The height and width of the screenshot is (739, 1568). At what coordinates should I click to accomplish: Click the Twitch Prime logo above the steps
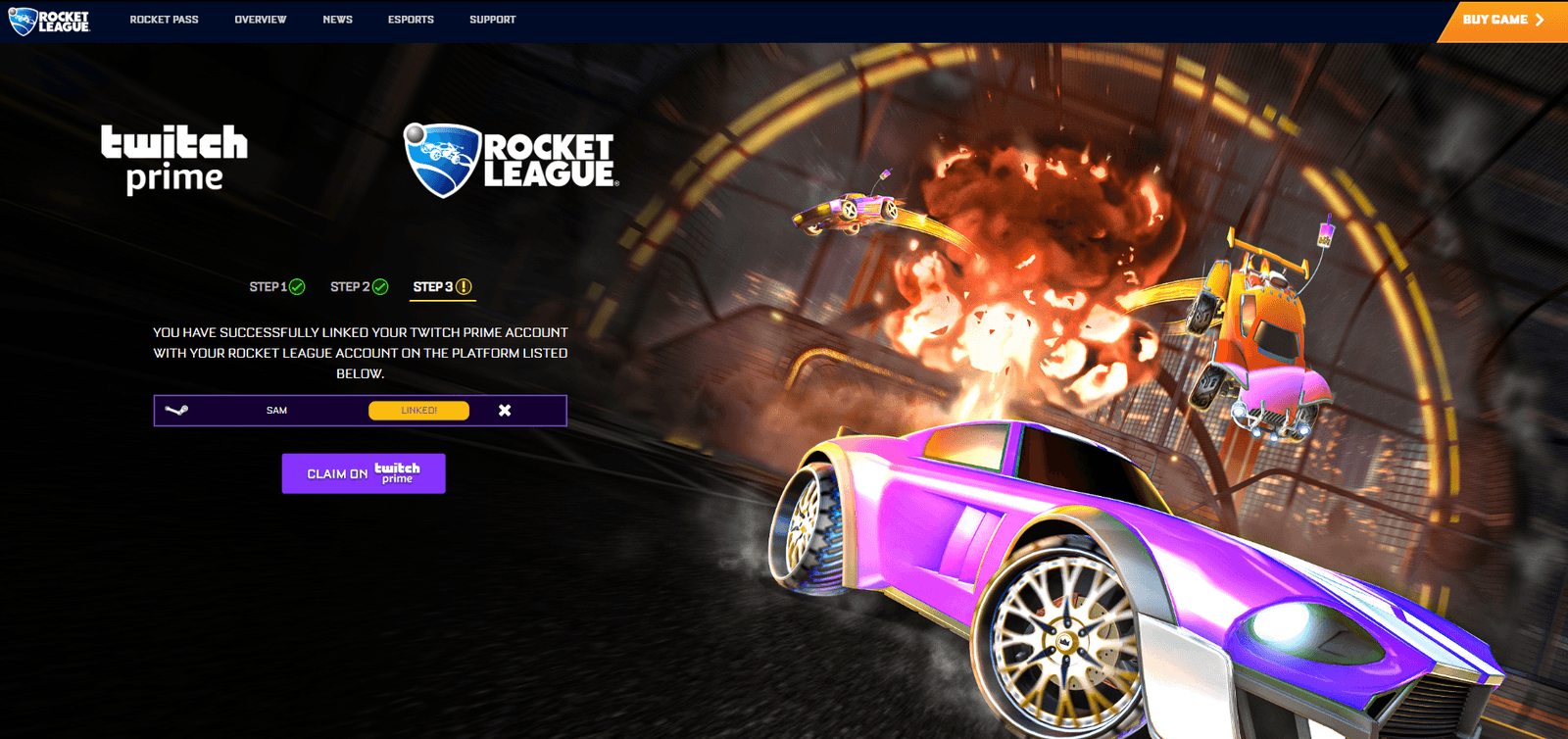click(x=175, y=157)
